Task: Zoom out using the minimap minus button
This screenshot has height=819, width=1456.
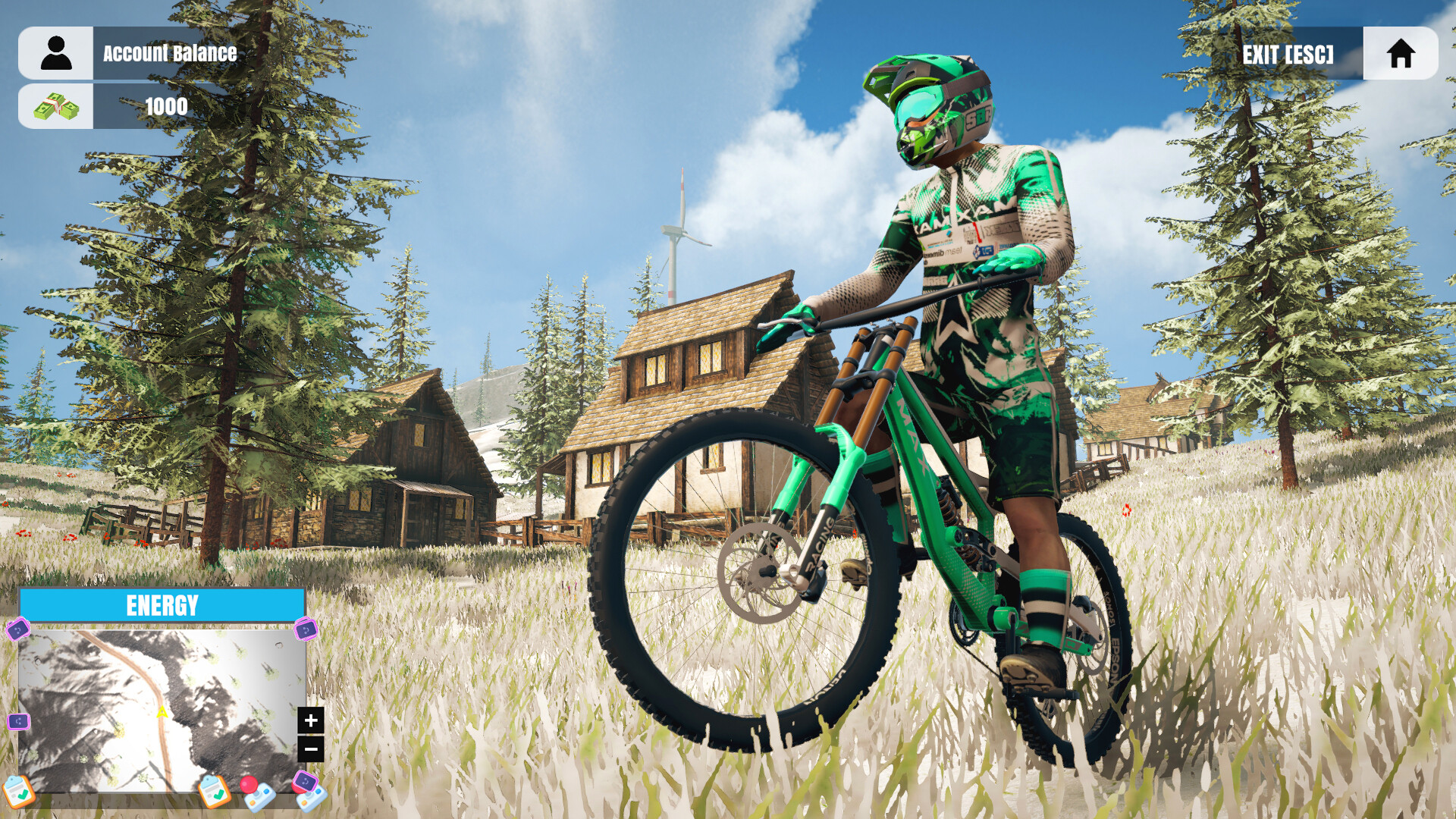Action: point(311,748)
